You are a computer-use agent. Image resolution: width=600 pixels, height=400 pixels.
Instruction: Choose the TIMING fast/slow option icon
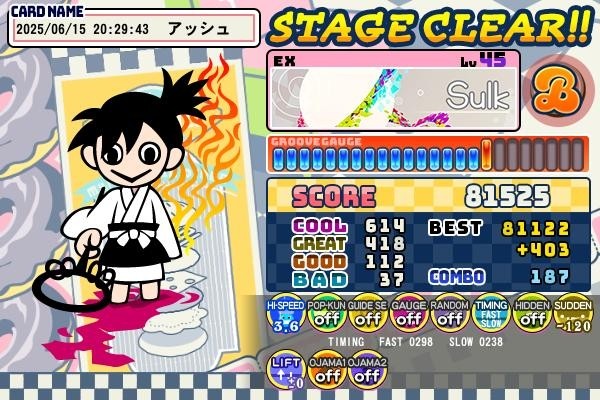490,315
